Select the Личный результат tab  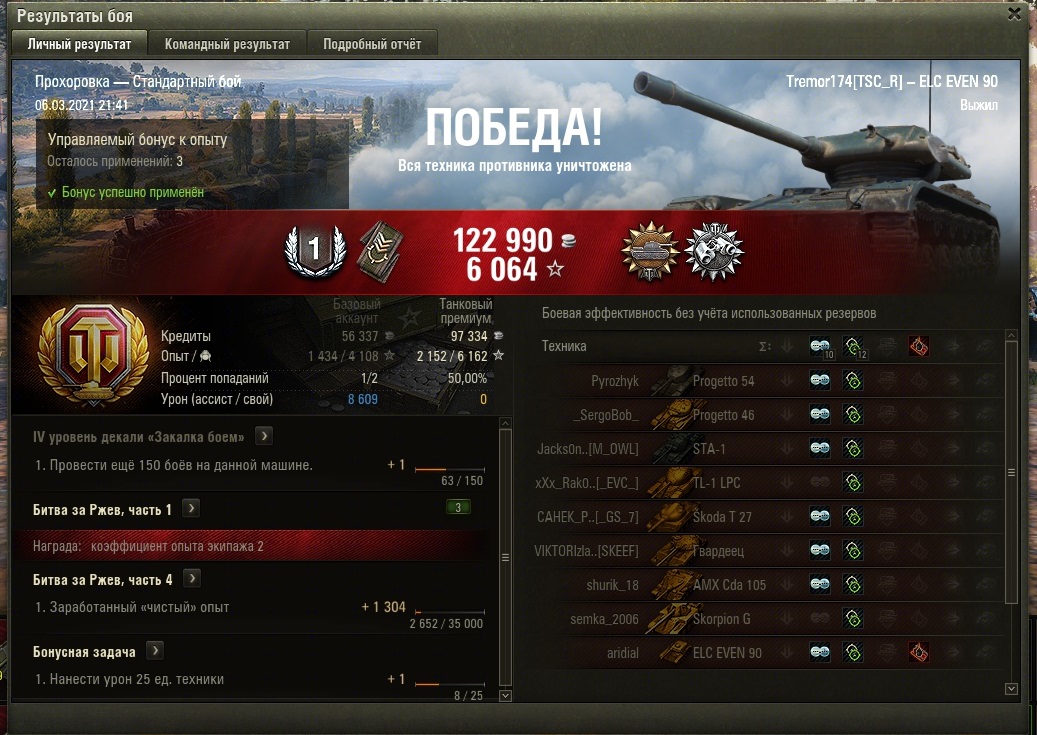79,44
